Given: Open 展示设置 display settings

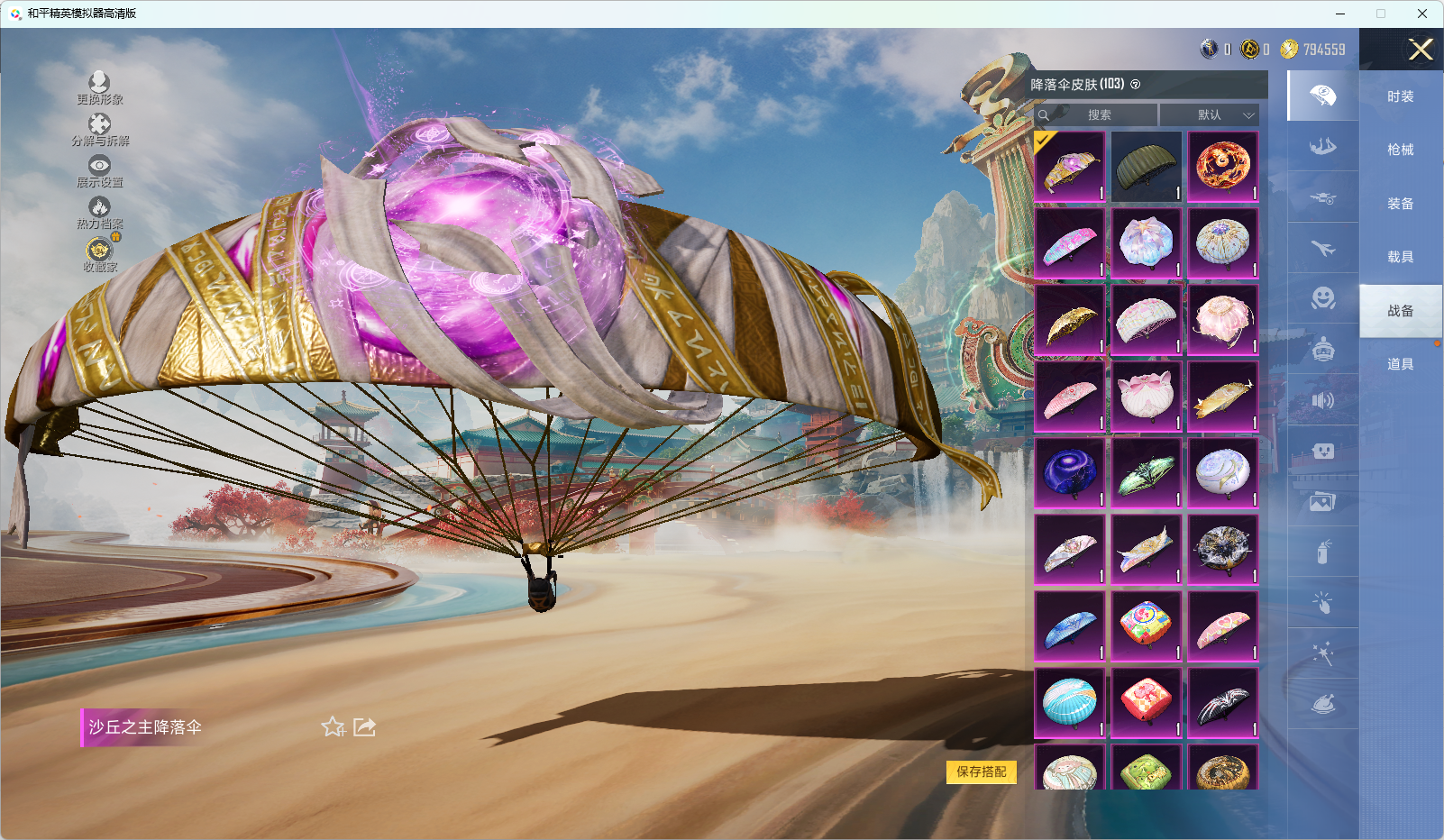Looking at the screenshot, I should [99, 170].
